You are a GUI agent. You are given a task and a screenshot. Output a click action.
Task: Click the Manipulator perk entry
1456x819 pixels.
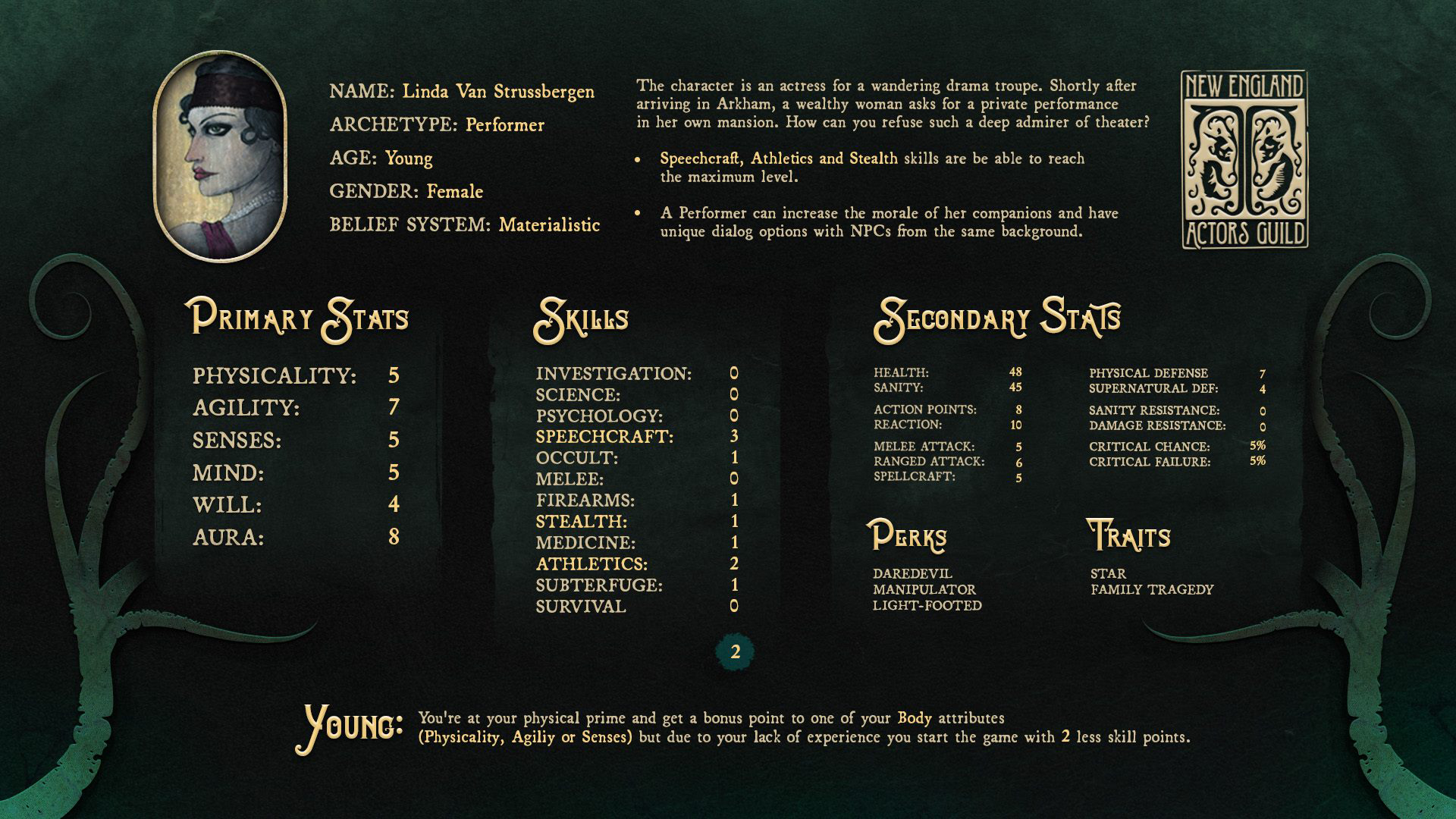coord(927,590)
